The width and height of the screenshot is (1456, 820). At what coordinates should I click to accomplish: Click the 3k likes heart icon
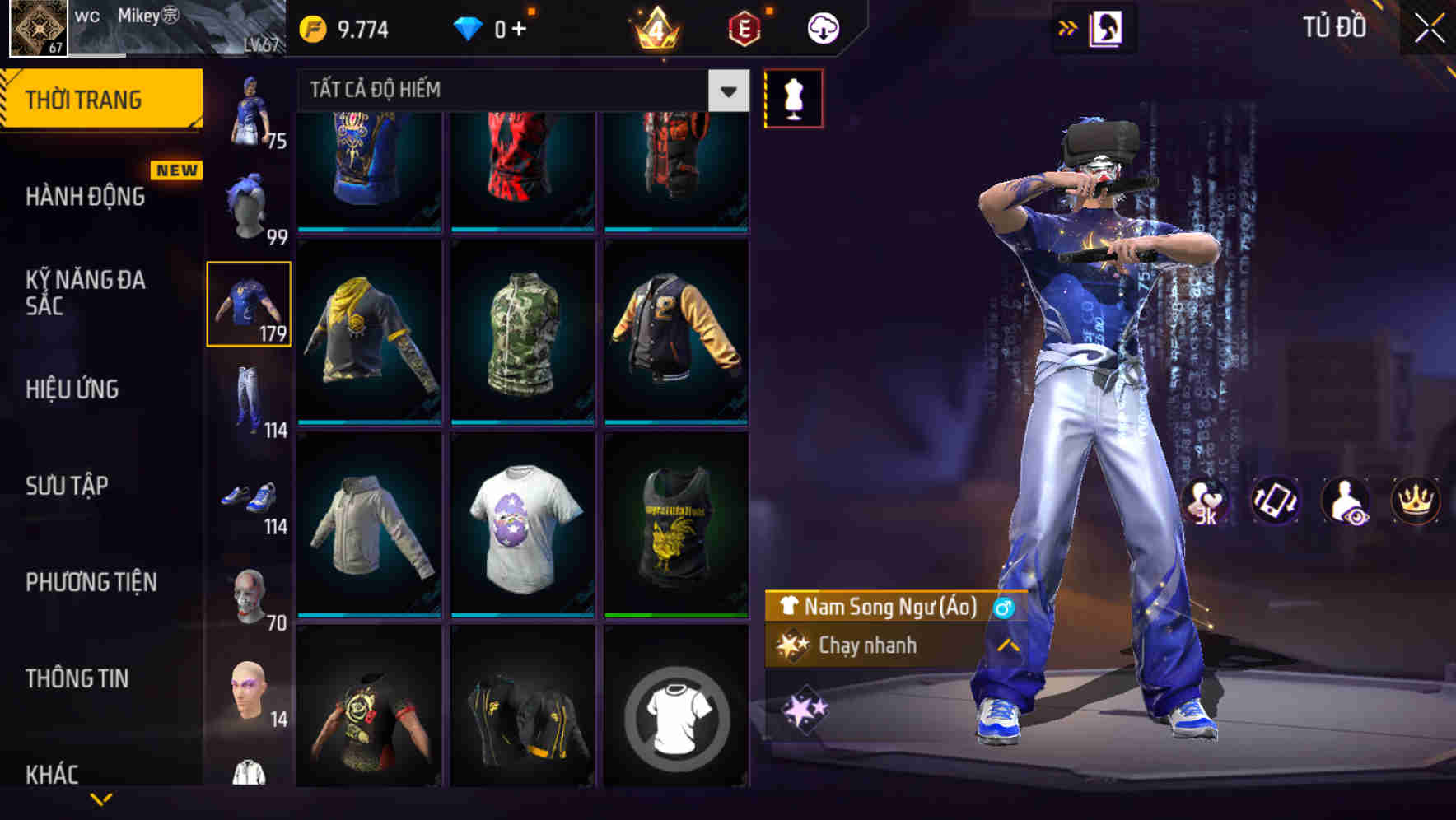tap(1206, 502)
